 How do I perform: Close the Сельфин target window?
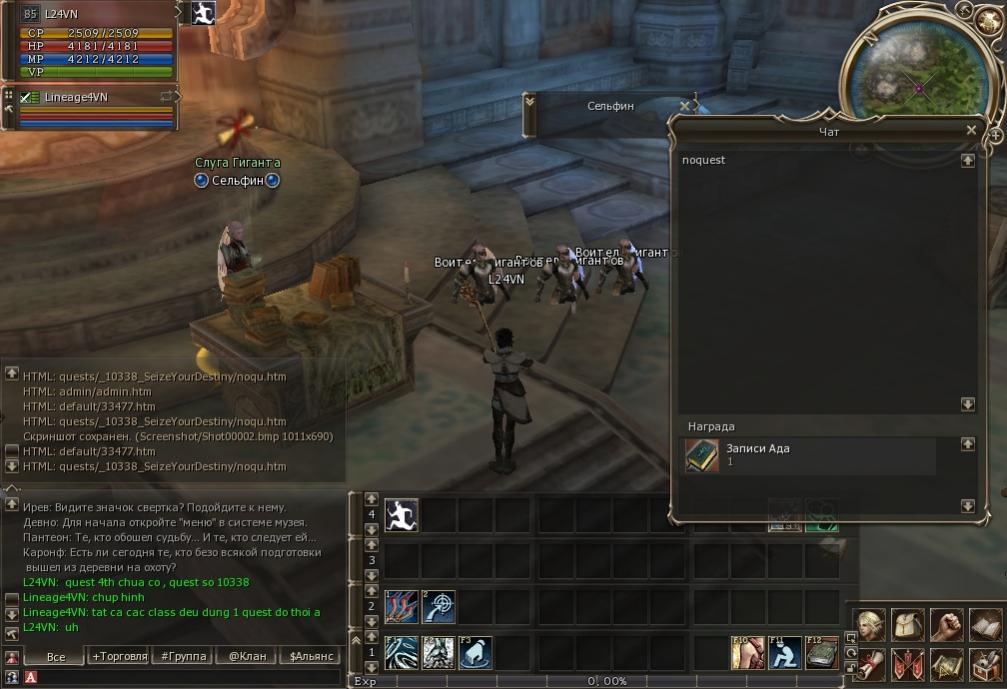(685, 105)
